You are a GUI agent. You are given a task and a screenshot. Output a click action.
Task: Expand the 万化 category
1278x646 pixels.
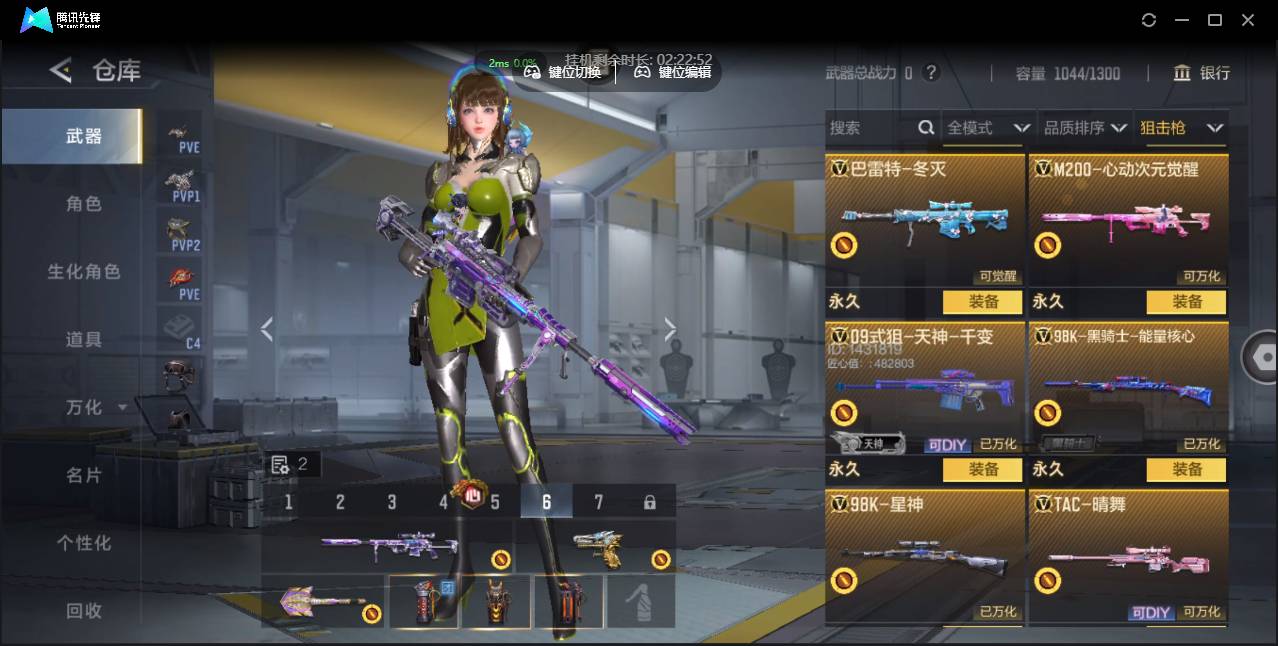(95, 408)
